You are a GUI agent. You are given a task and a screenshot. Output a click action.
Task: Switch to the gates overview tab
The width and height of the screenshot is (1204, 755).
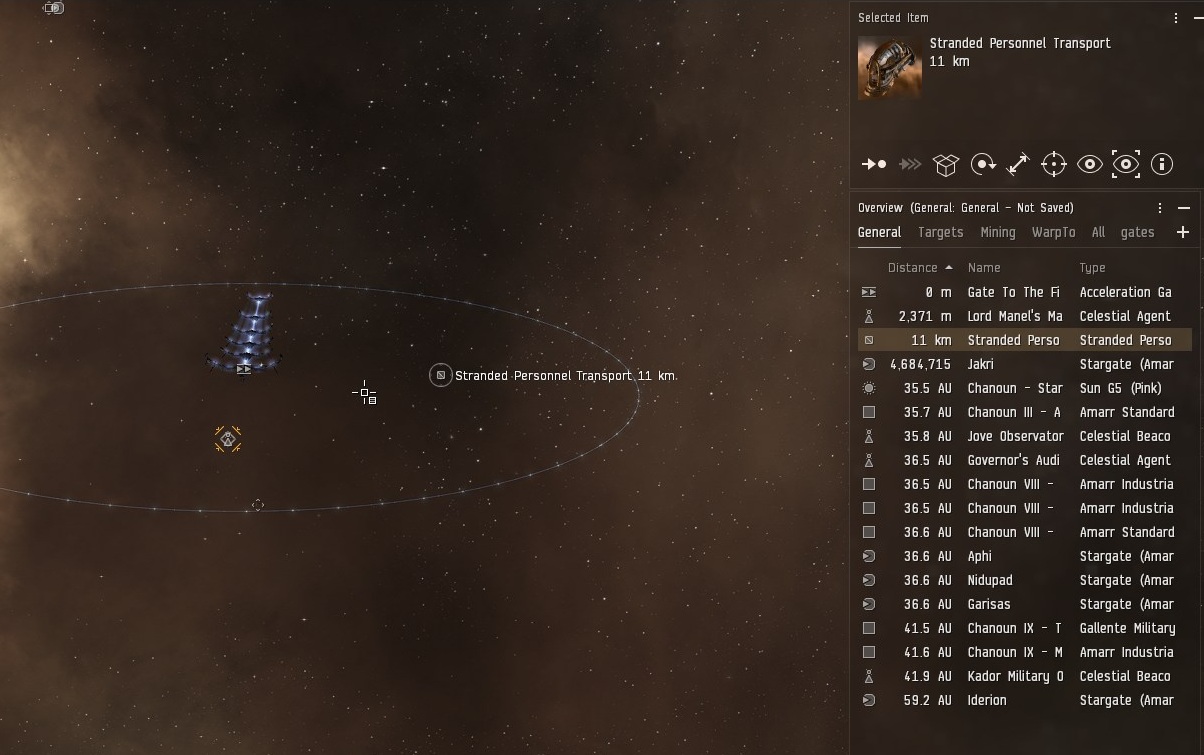point(1137,232)
